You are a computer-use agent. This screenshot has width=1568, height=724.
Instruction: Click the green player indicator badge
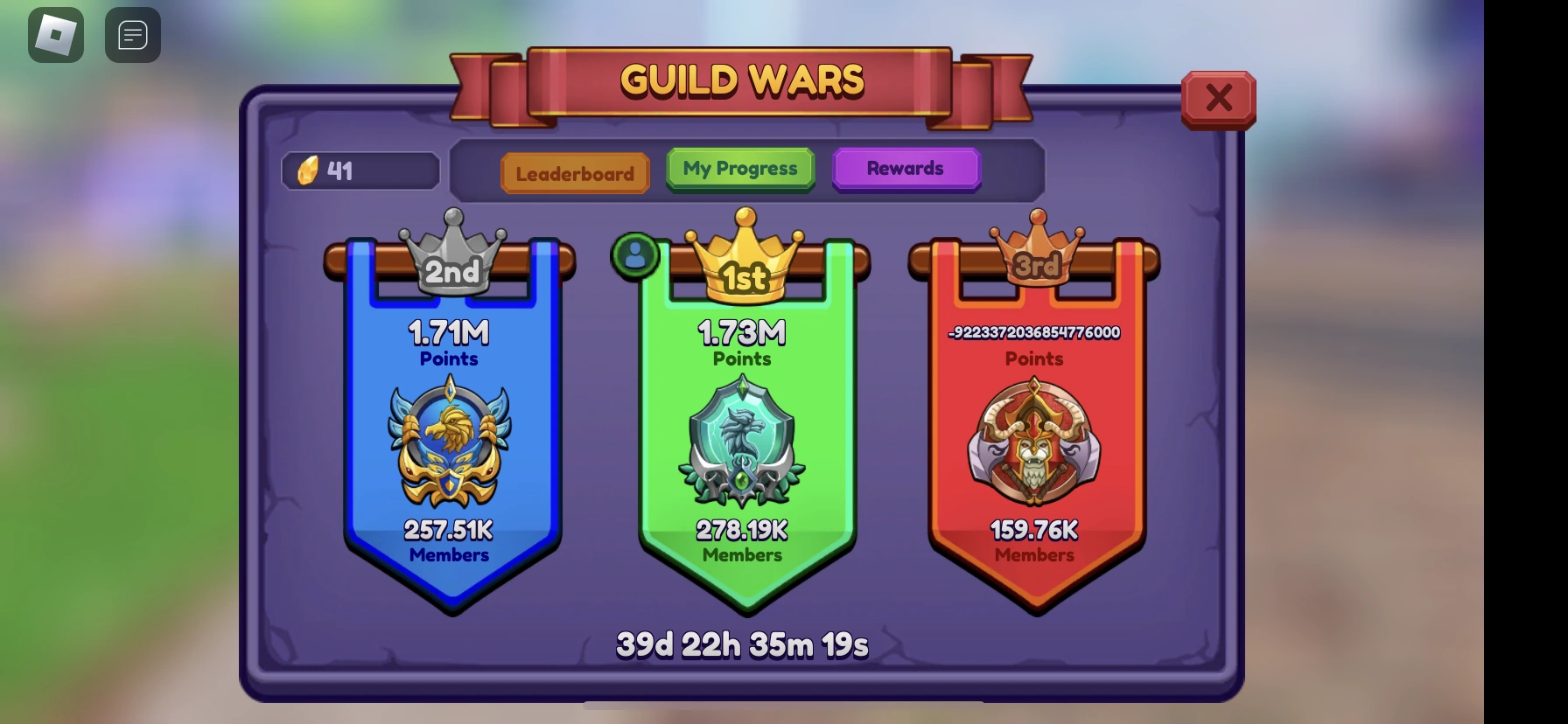pyautogui.click(x=635, y=254)
